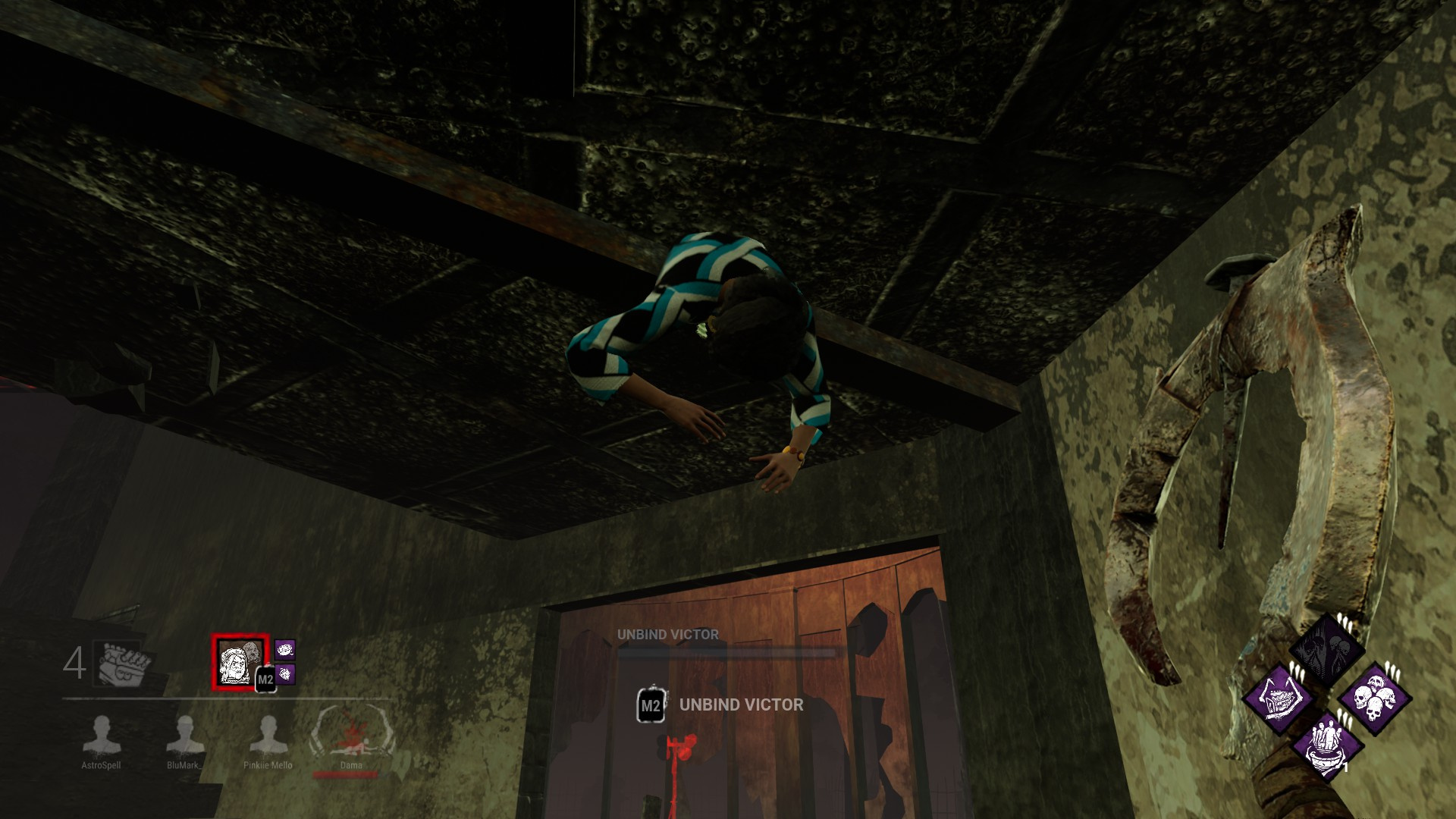Select the skulls perk diamond icon
Viewport: 1456px width, 819px height.
(1374, 698)
